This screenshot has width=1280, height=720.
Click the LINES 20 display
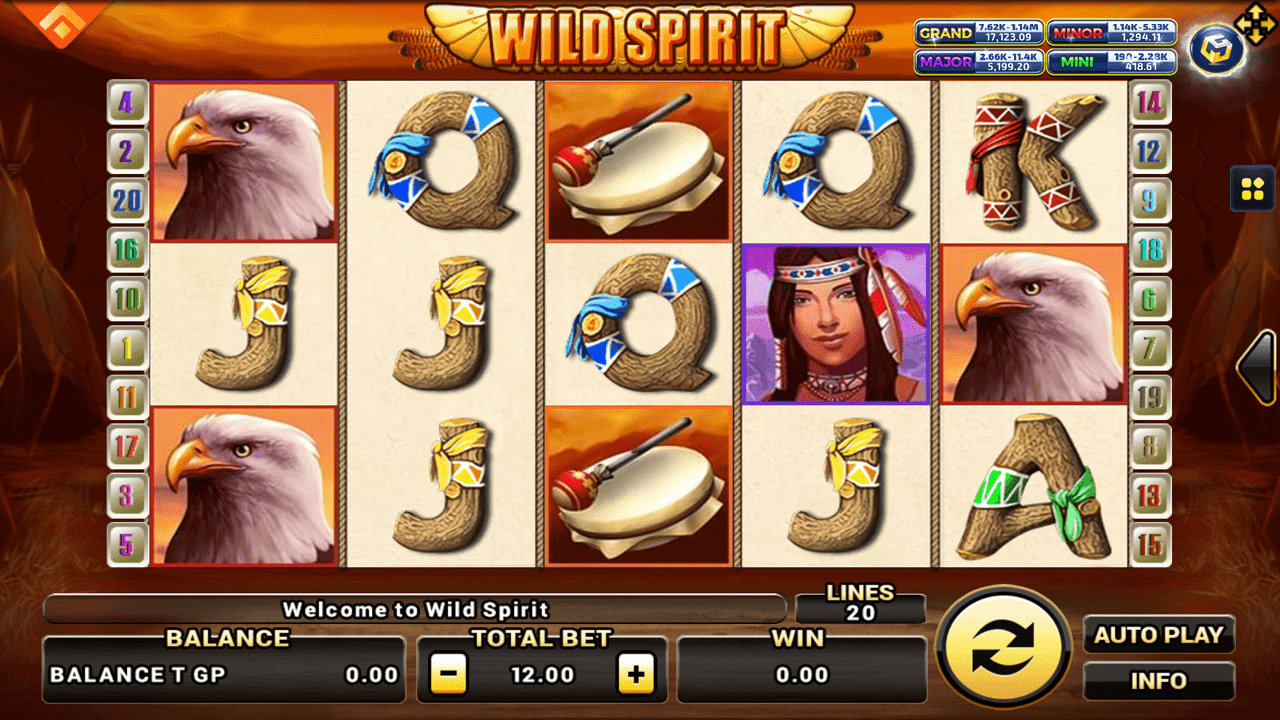pos(862,603)
